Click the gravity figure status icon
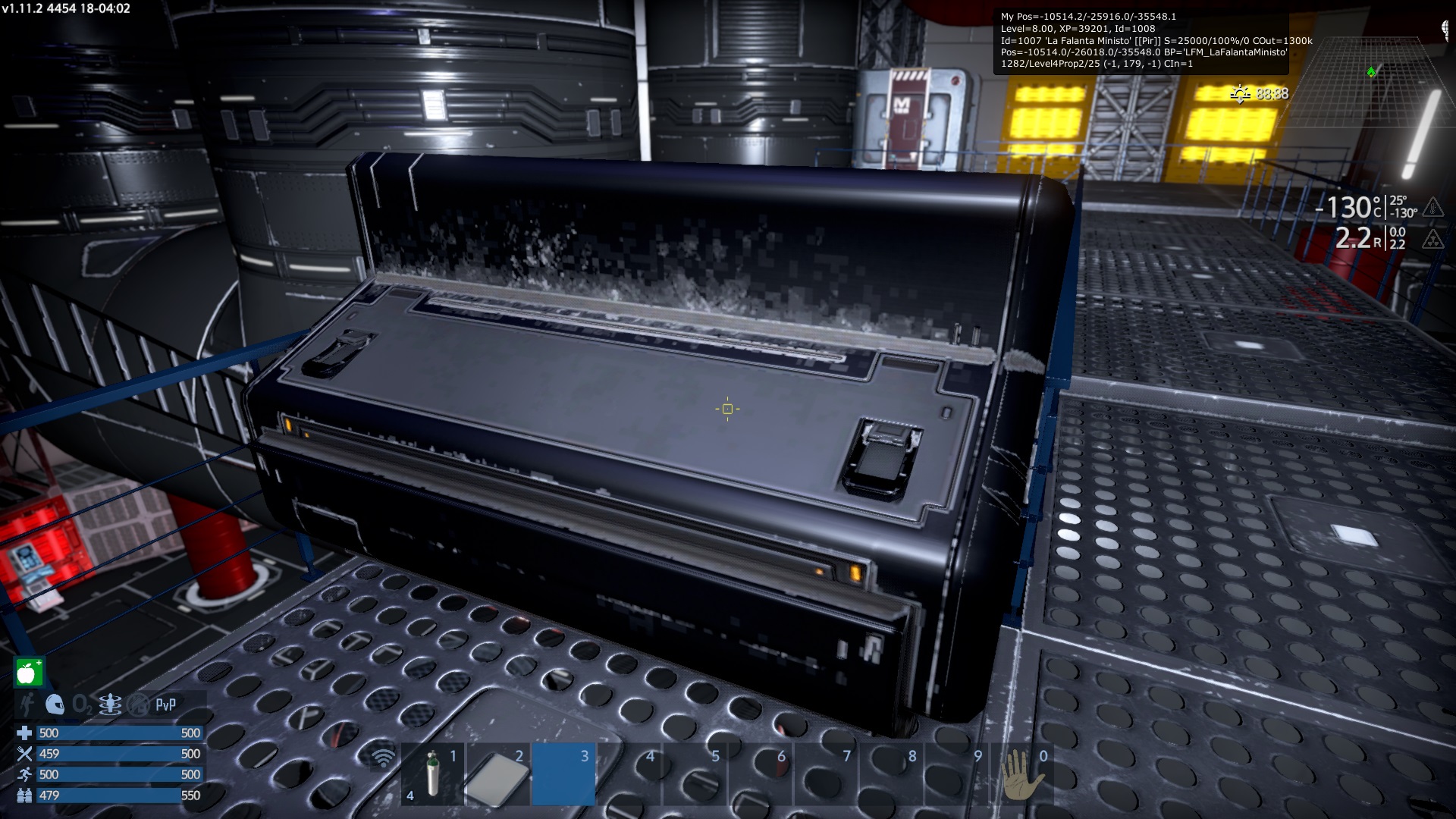 coord(110,704)
